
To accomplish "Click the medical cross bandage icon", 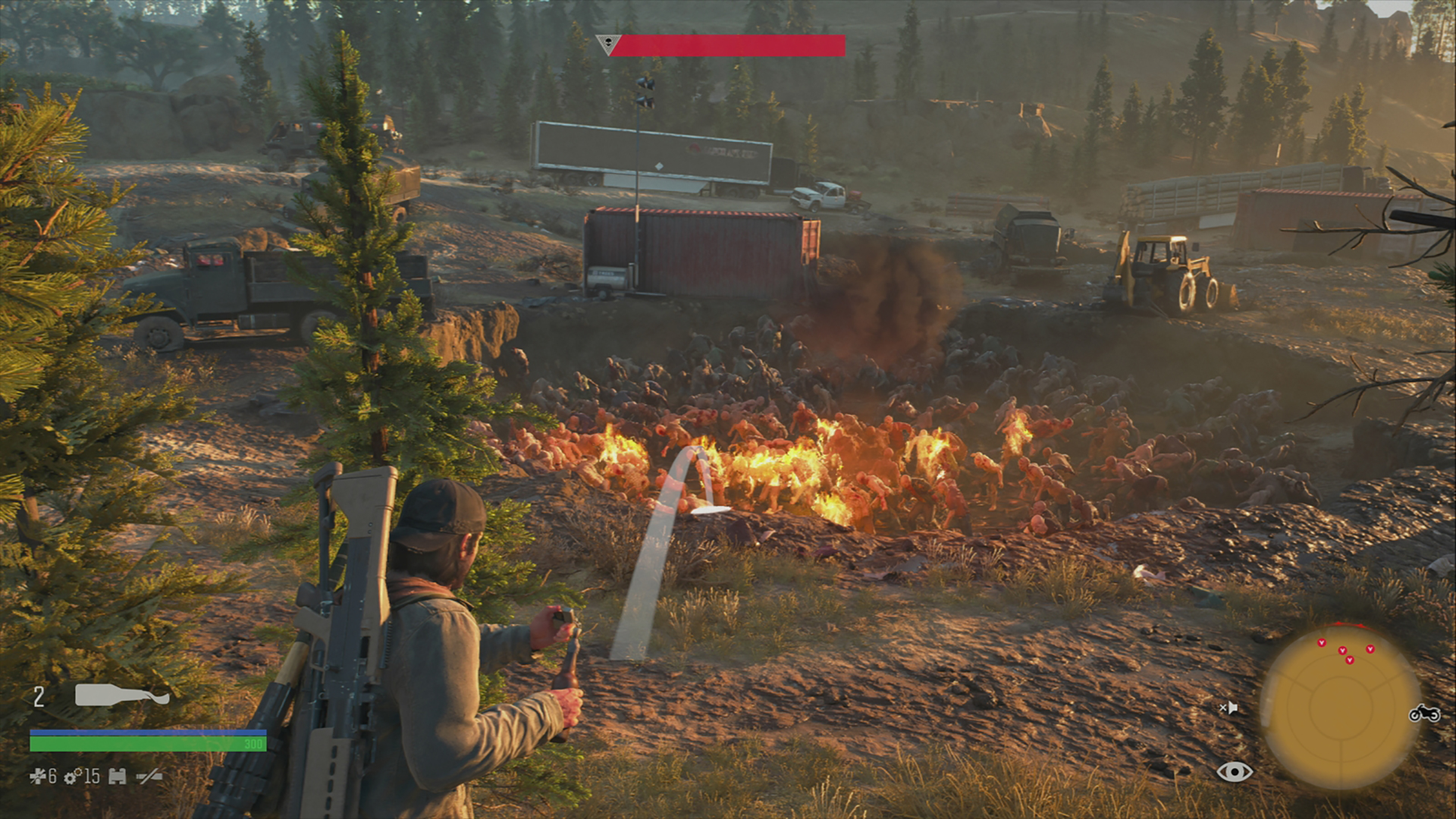I will (37, 776).
